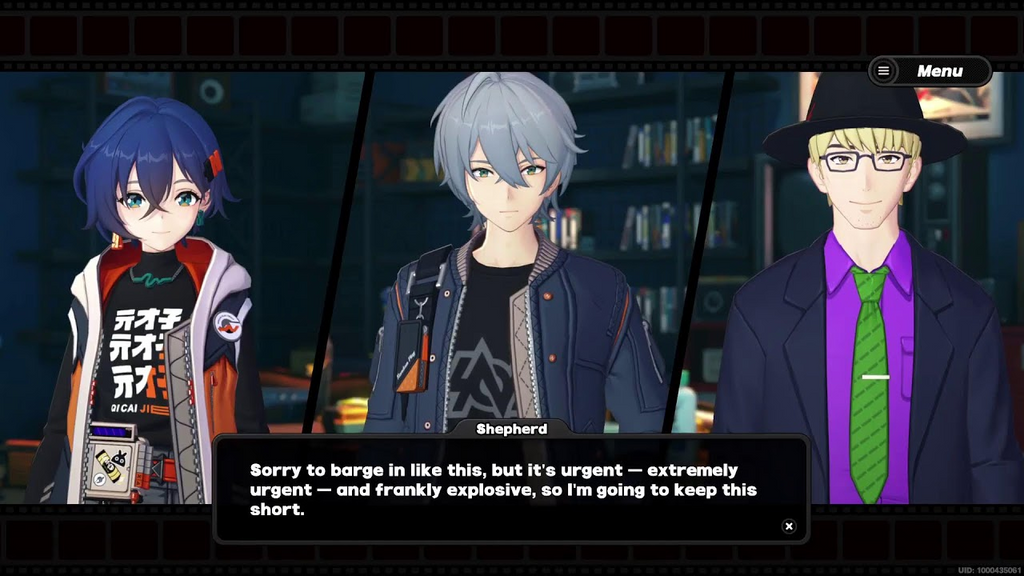
Task: Click the X icon in the dialogue box
Action: click(x=789, y=526)
